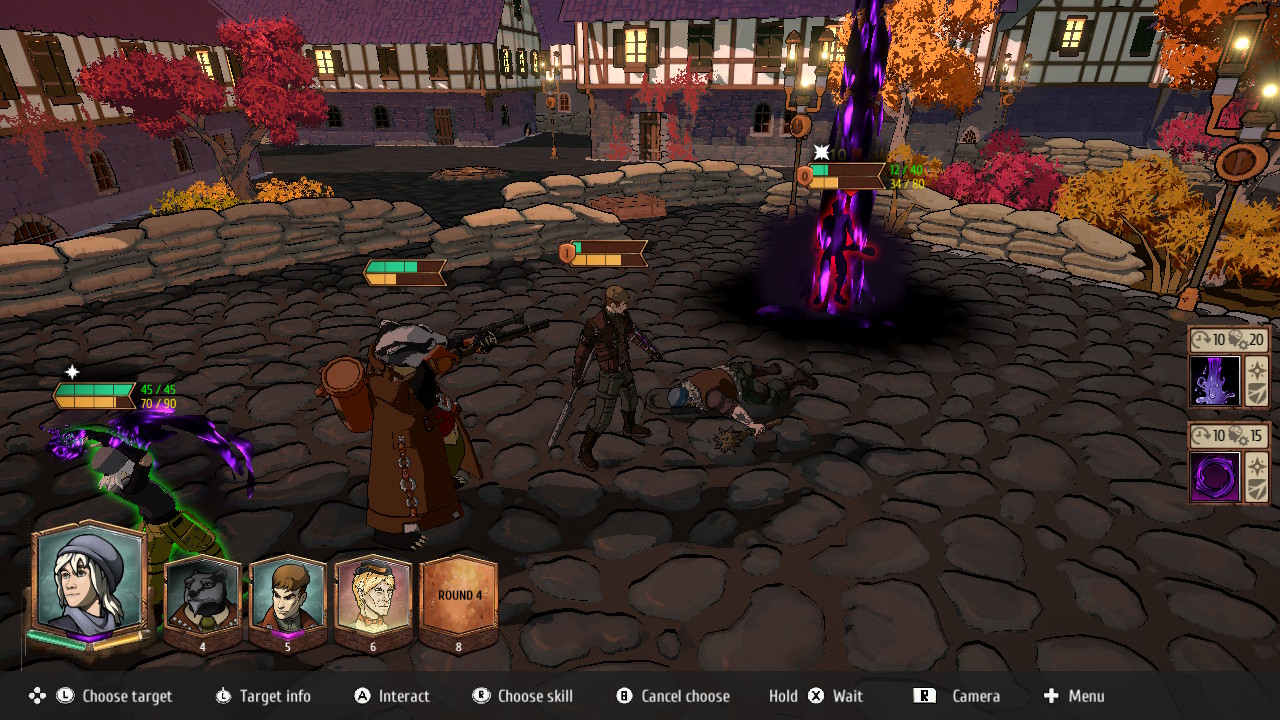Viewport: 1280px width, 720px height.
Task: Click the clock icon on the top skill card
Action: 1197,339
